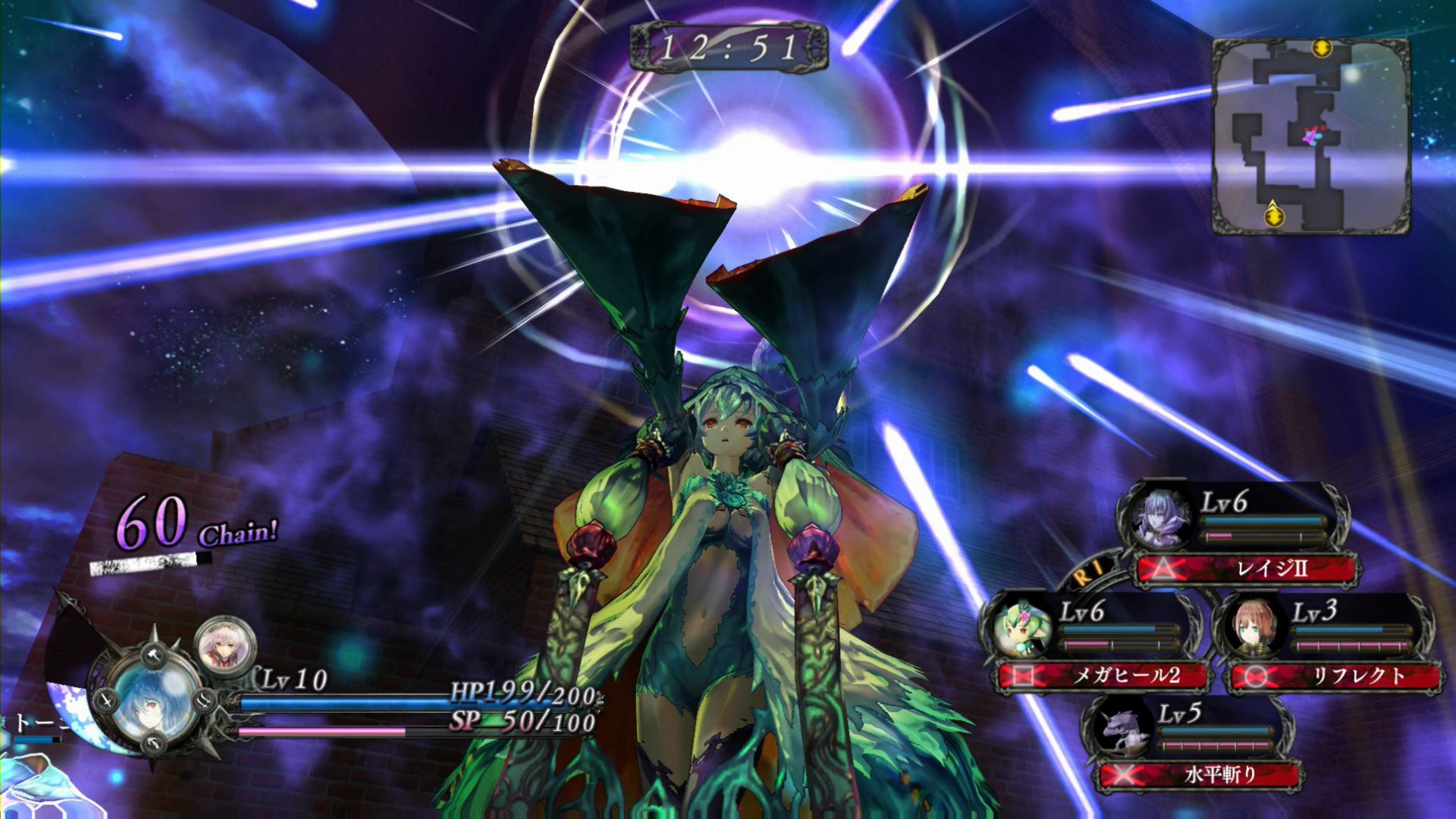Click the blue-haired player character portrait
Screen dimensions: 1456x819
(146, 698)
